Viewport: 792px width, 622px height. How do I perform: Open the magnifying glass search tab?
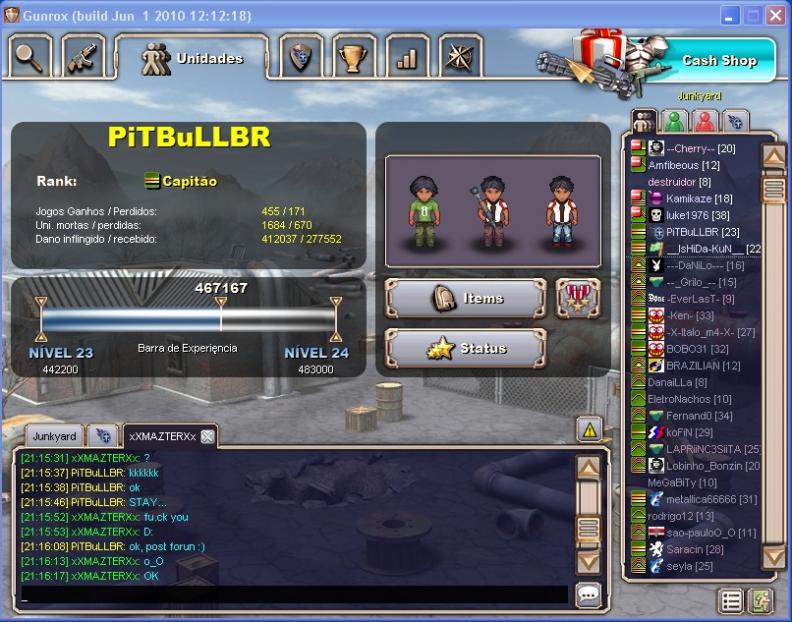click(30, 57)
